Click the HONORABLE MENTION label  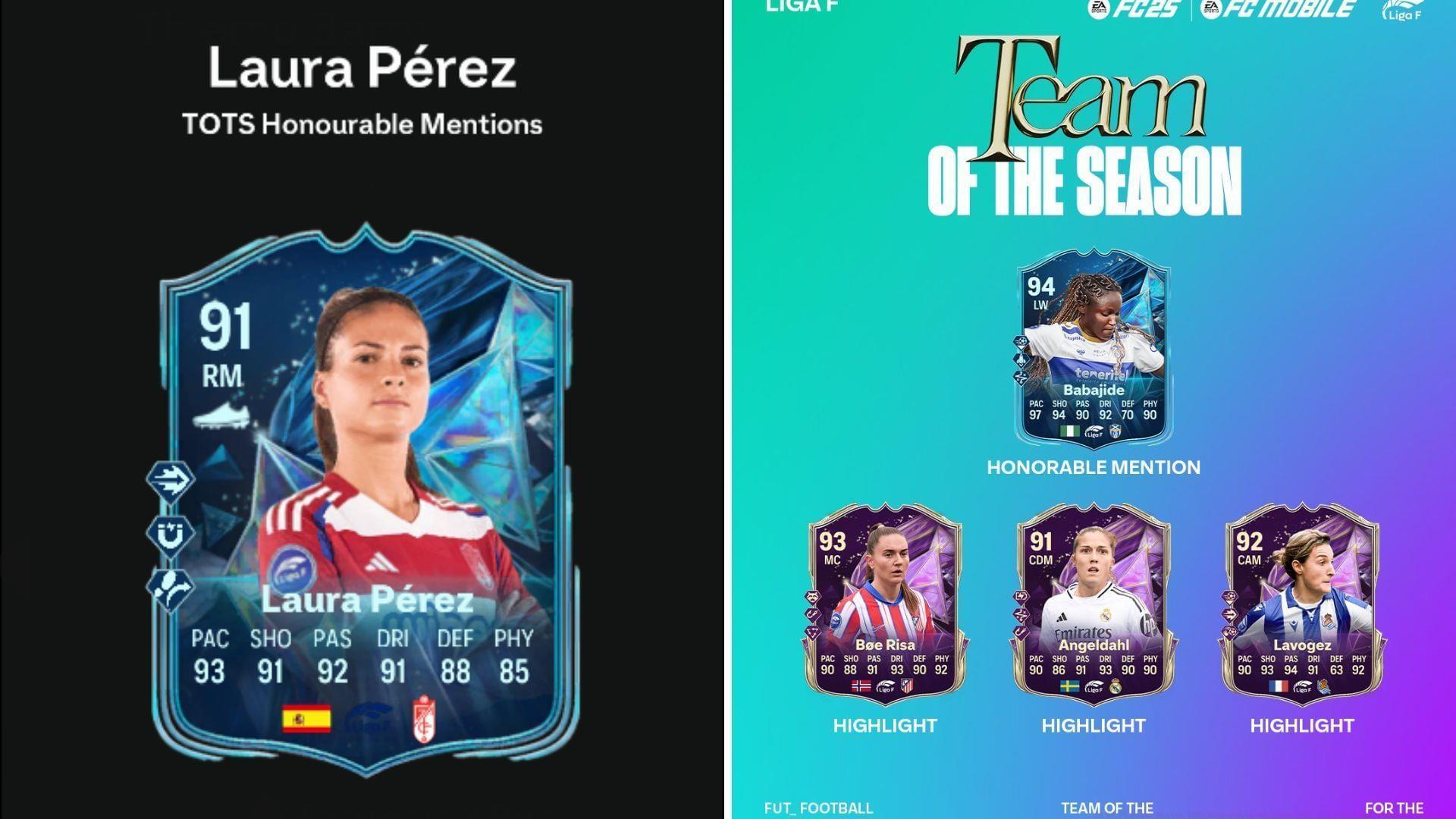click(1092, 468)
